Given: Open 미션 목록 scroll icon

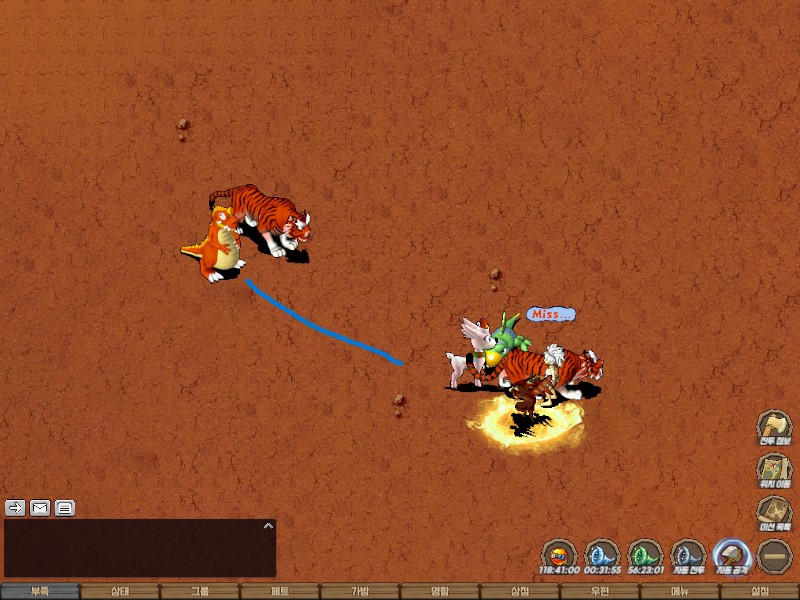Looking at the screenshot, I should (774, 512).
